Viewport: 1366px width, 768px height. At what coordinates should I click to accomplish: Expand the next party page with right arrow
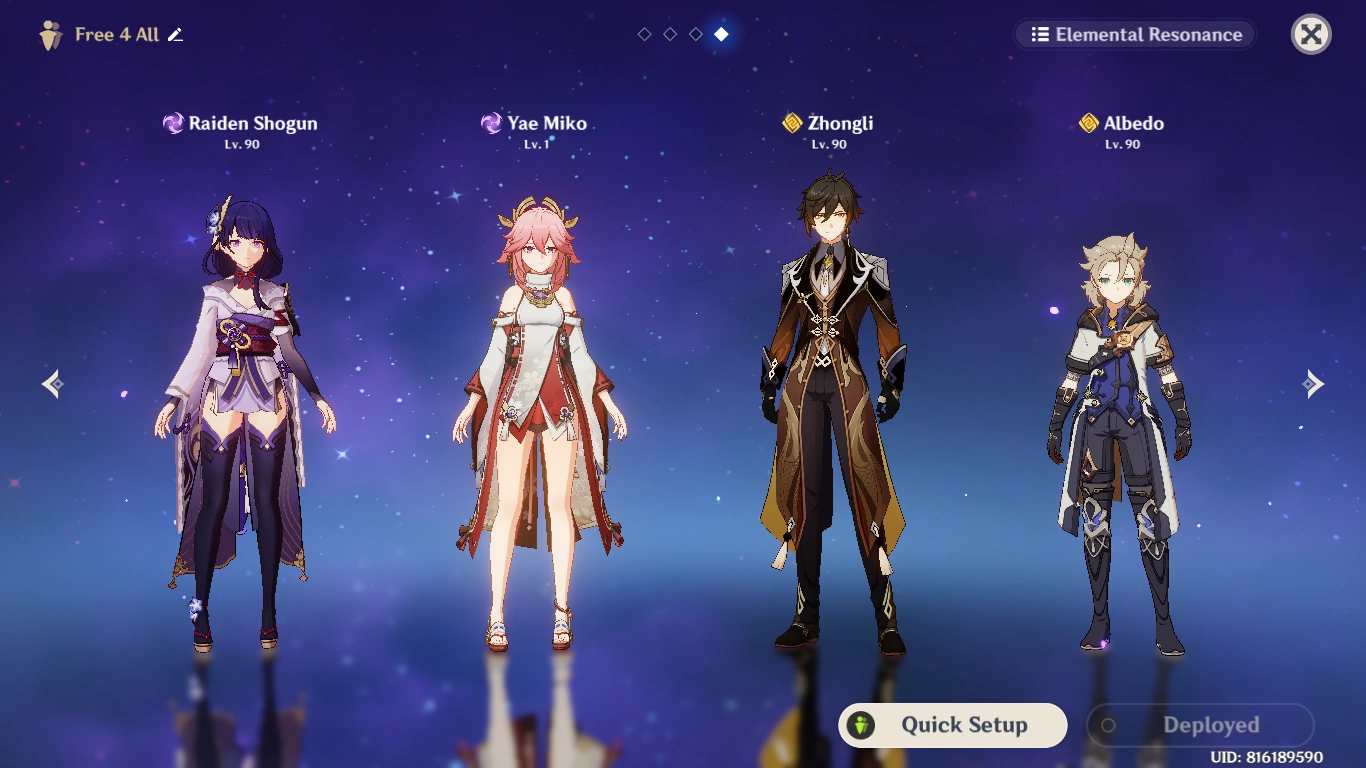1314,383
